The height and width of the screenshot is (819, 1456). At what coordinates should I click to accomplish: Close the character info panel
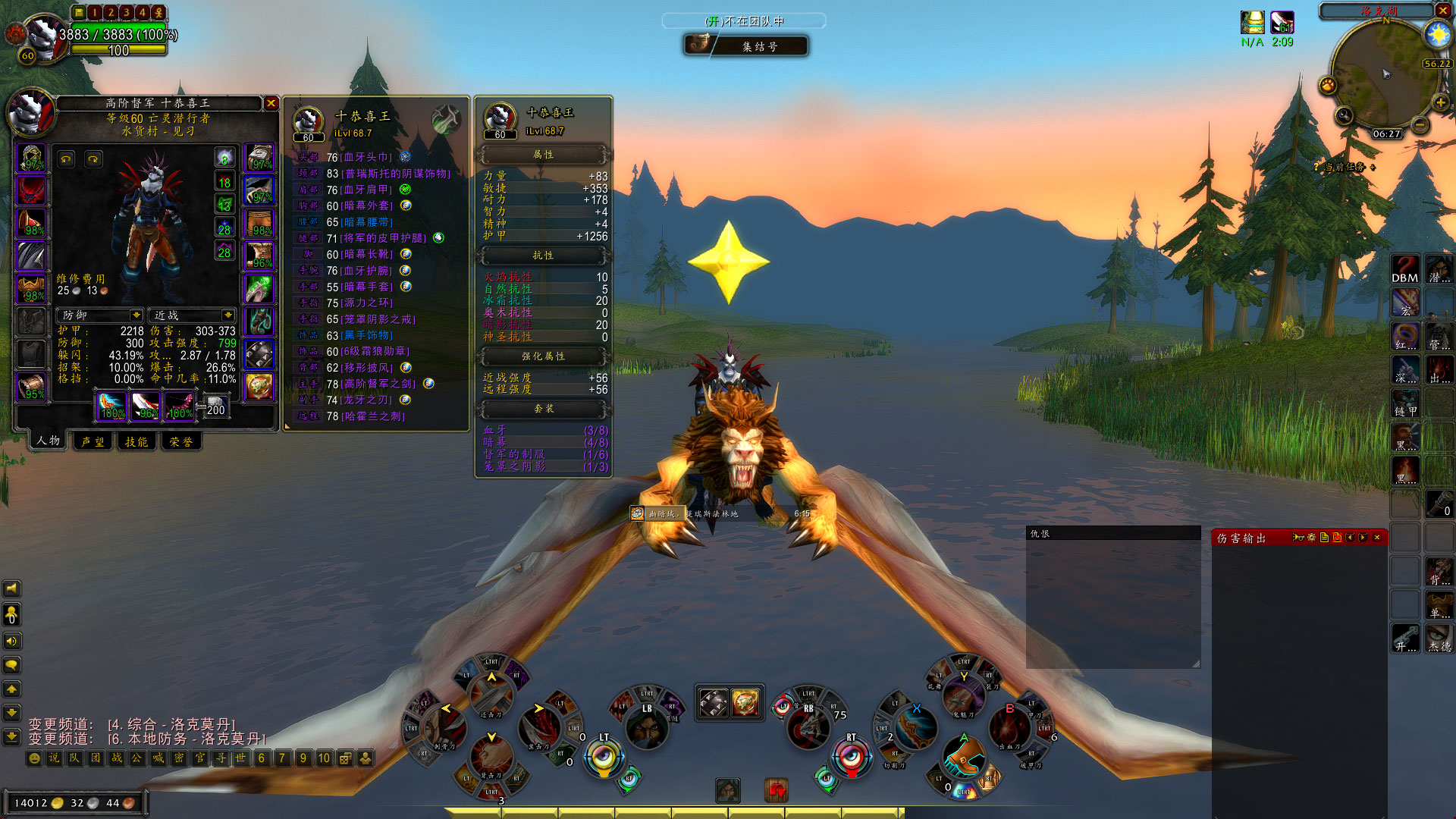(x=271, y=103)
